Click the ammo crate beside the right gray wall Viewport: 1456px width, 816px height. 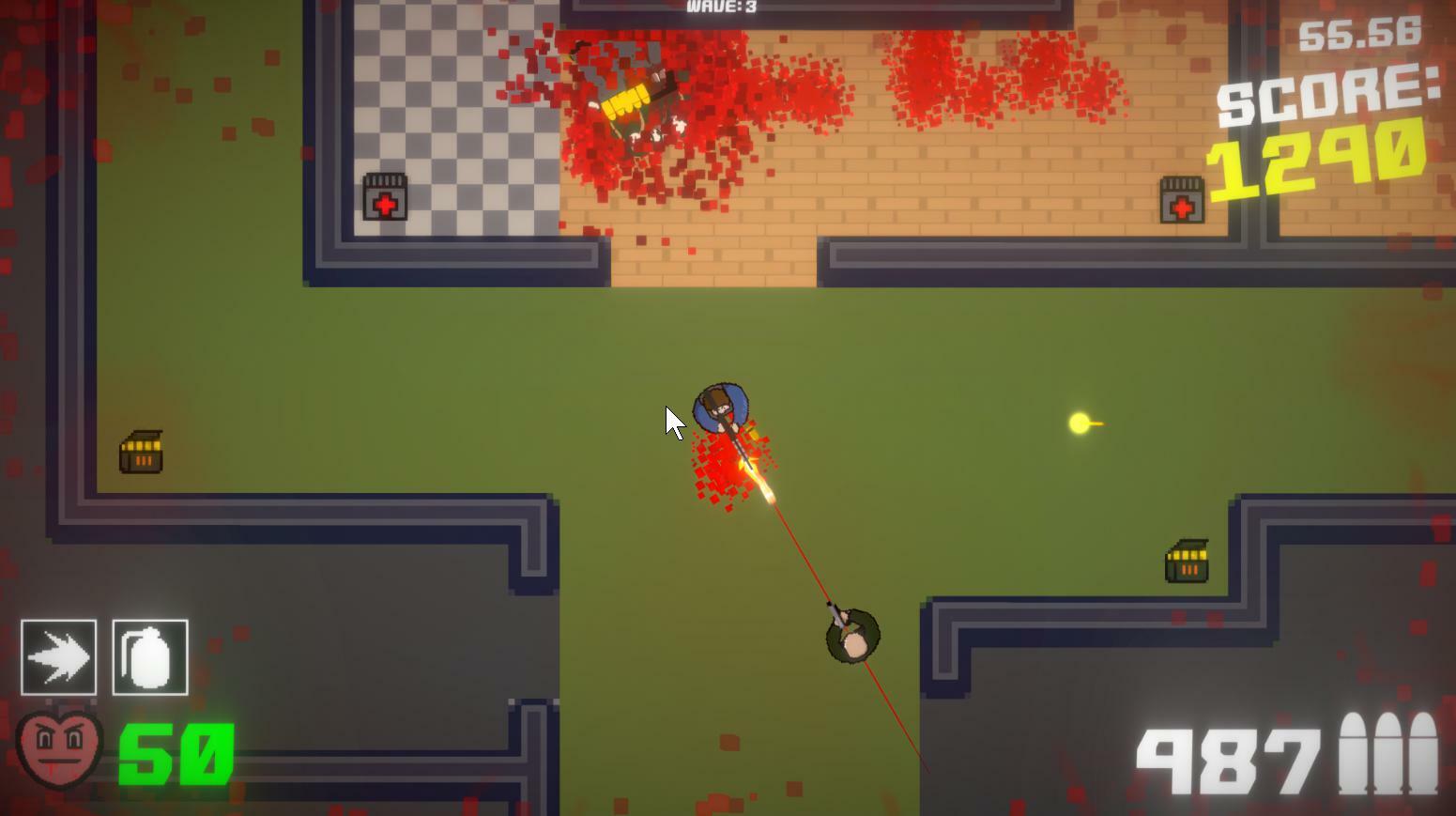1187,560
